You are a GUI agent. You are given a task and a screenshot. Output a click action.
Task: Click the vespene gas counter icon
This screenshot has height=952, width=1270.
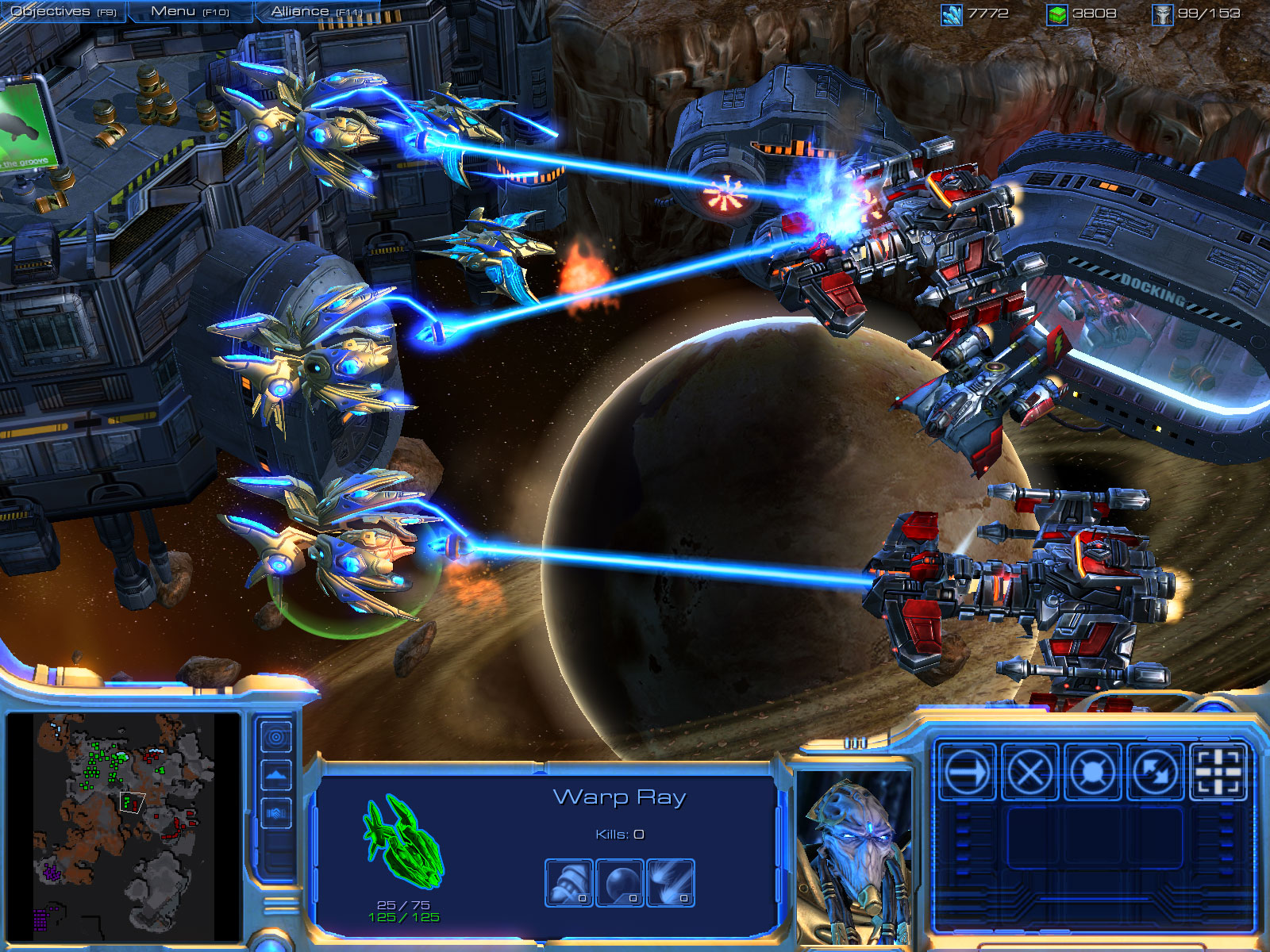point(1058,12)
